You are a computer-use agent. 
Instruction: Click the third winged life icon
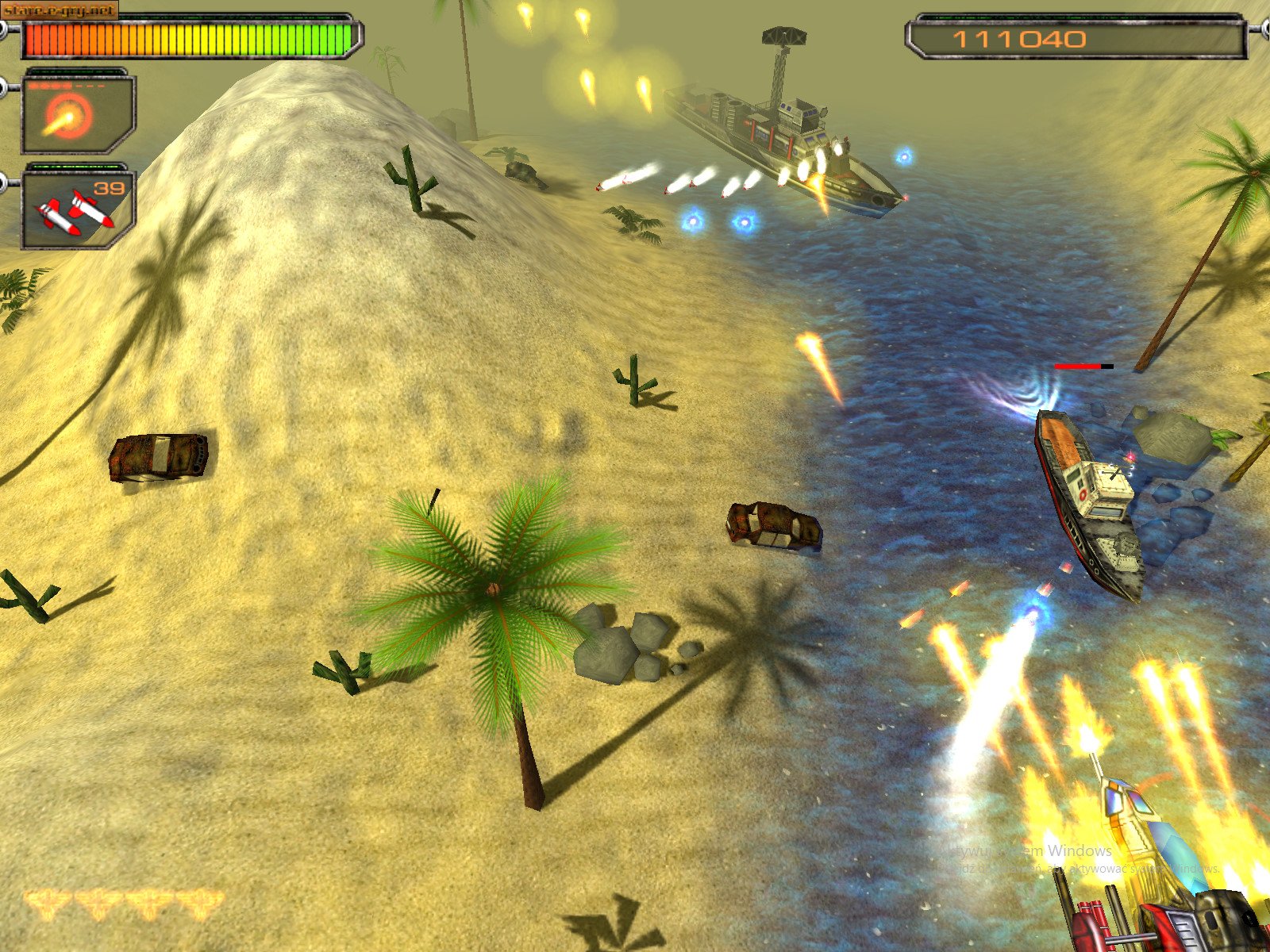coord(149,903)
